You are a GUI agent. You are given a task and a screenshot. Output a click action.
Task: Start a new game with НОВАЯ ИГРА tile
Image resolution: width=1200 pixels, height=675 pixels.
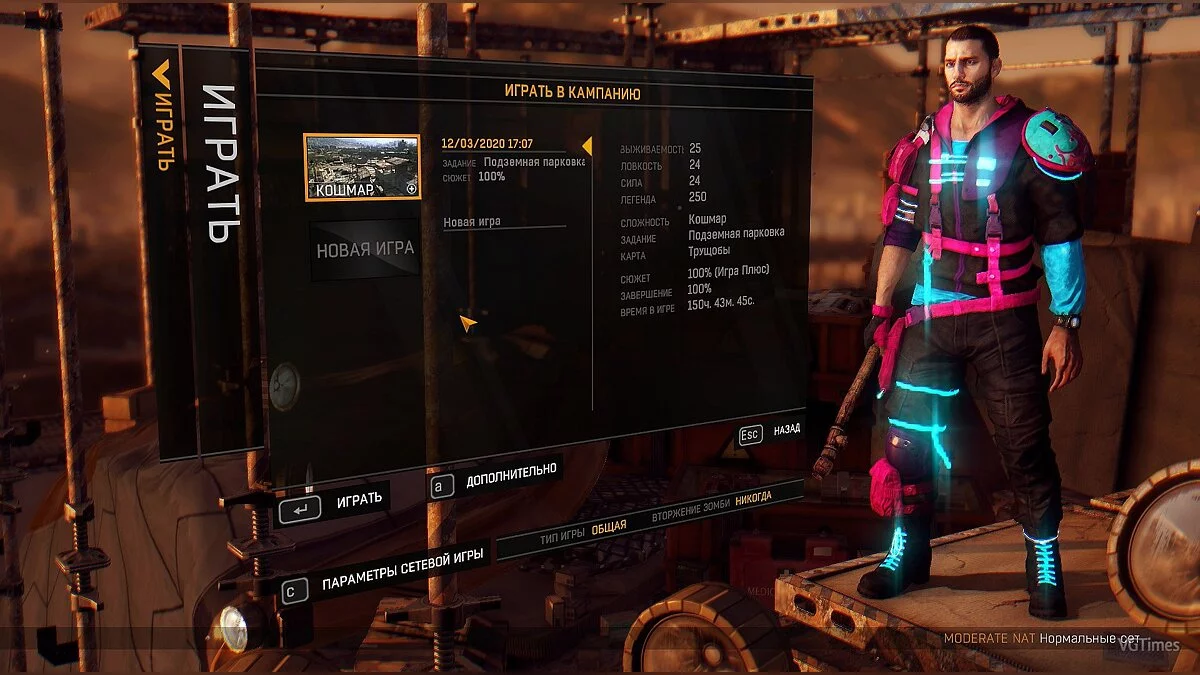(365, 249)
